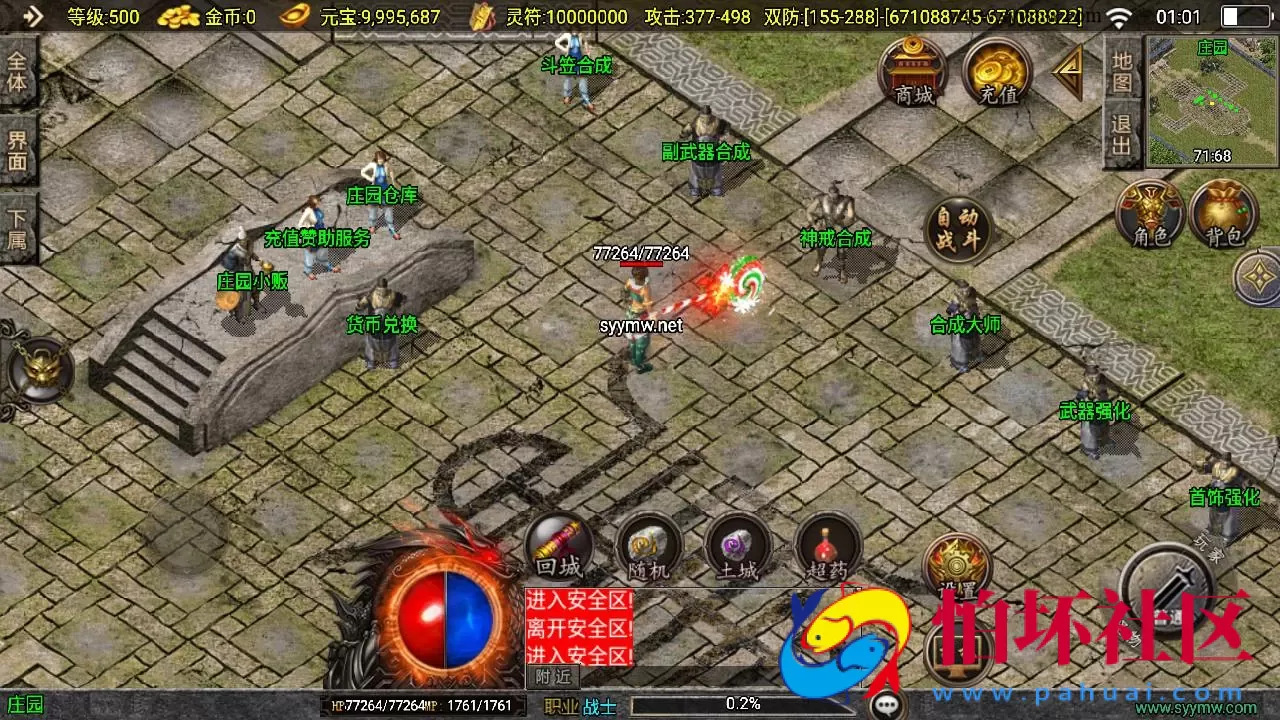Expand the diamond compass icon below backpack
This screenshot has height=720, width=1280.
click(x=1259, y=277)
